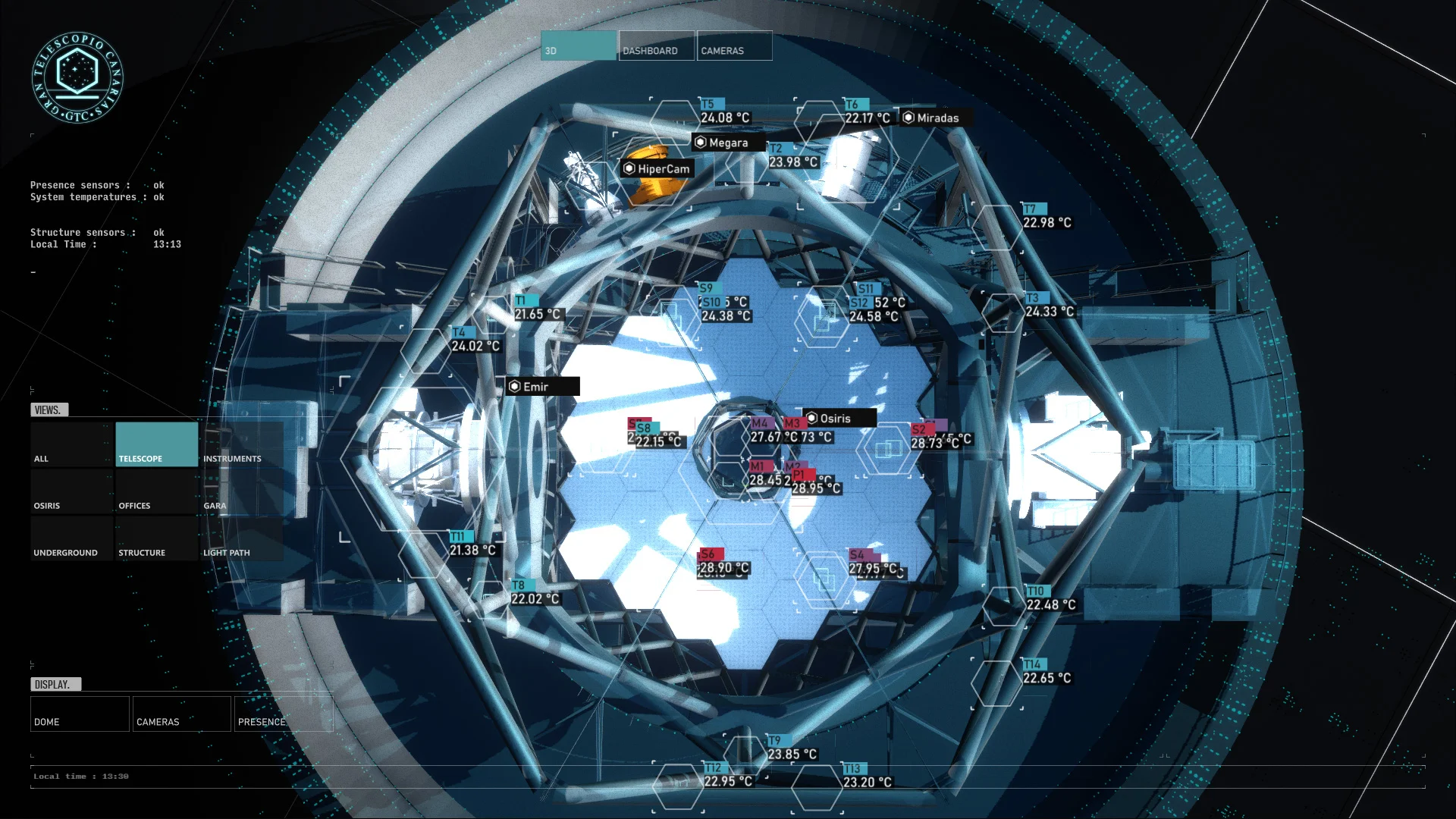This screenshot has height=819, width=1456.
Task: Switch to the 3D tab
Action: (x=579, y=45)
